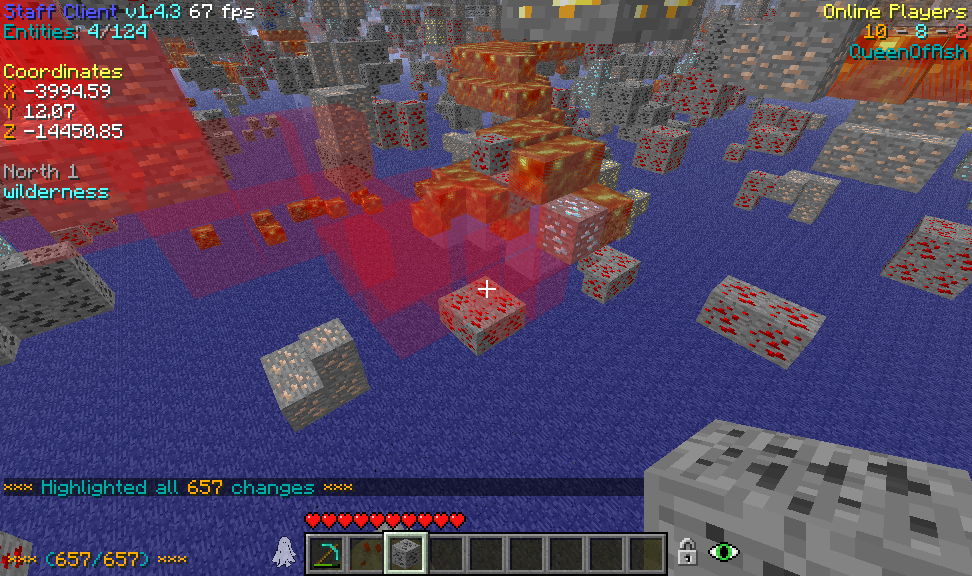The width and height of the screenshot is (972, 576).
Task: Click player QueenOffish in the online list
Action: tap(908, 52)
